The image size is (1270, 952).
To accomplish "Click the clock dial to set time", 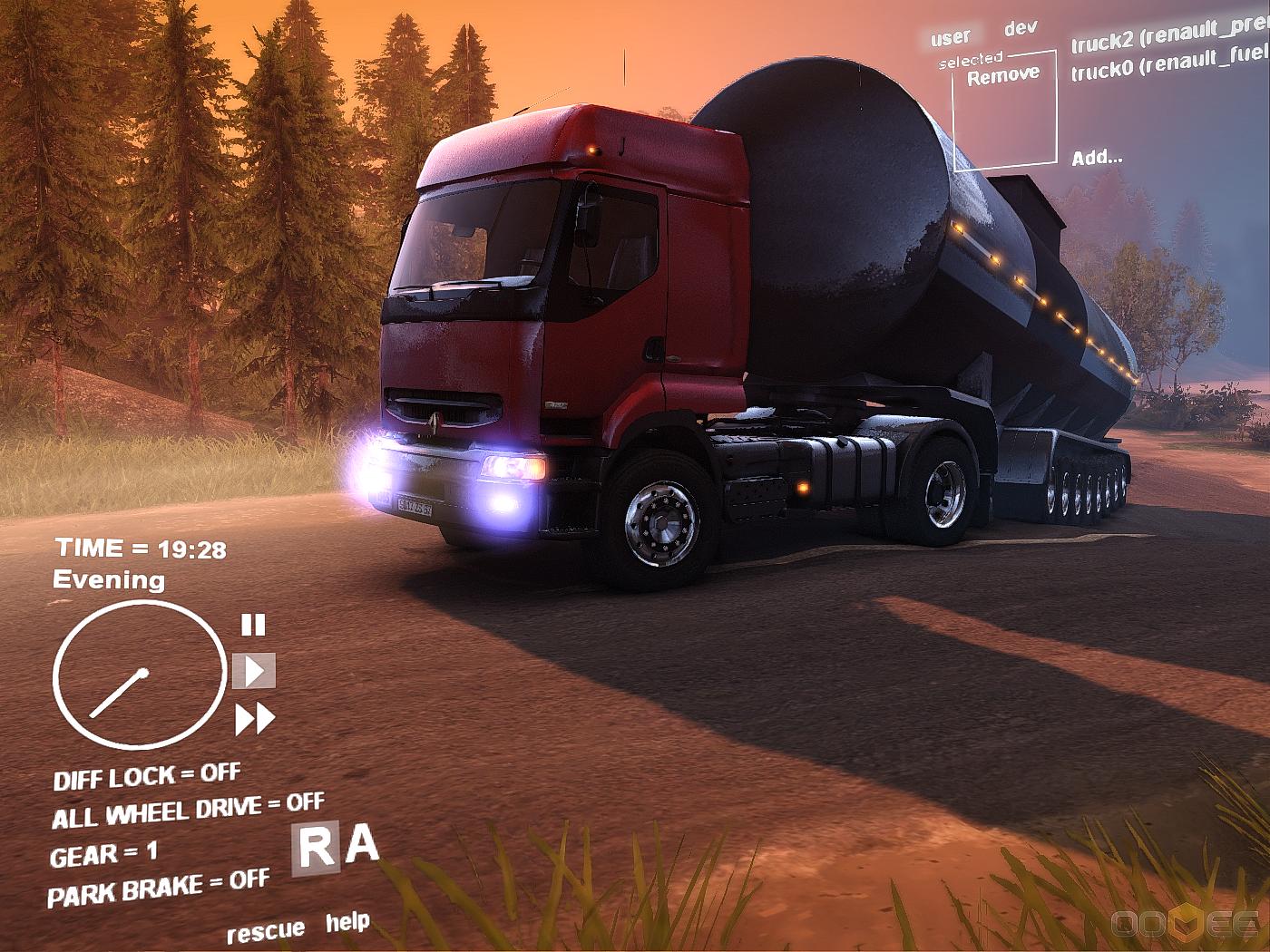I will (139, 675).
